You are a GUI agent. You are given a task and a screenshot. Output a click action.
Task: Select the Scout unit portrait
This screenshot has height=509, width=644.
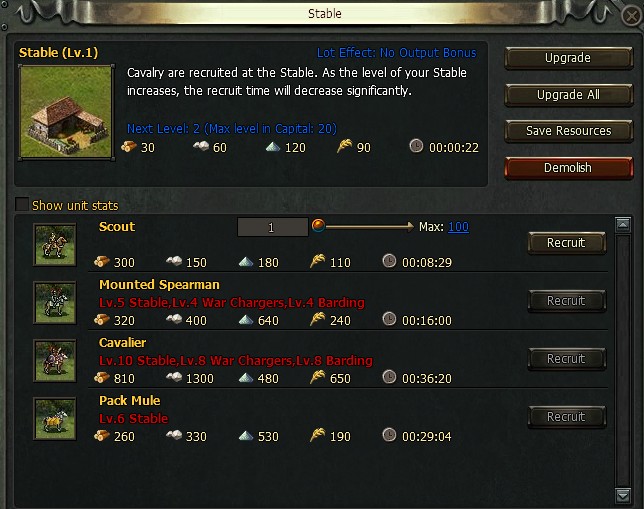pyautogui.click(x=54, y=244)
